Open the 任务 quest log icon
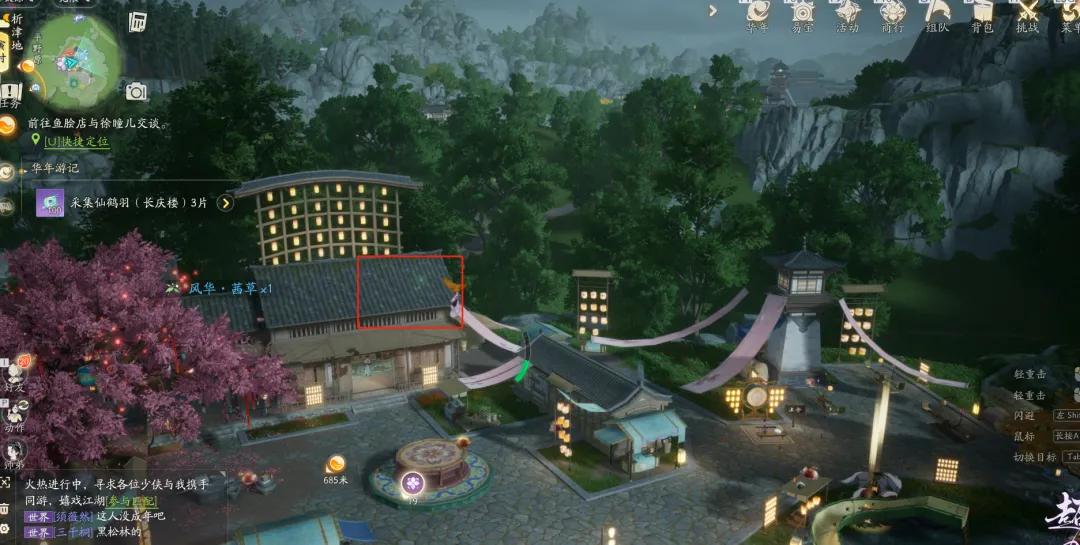The width and height of the screenshot is (1080, 545). [11, 94]
